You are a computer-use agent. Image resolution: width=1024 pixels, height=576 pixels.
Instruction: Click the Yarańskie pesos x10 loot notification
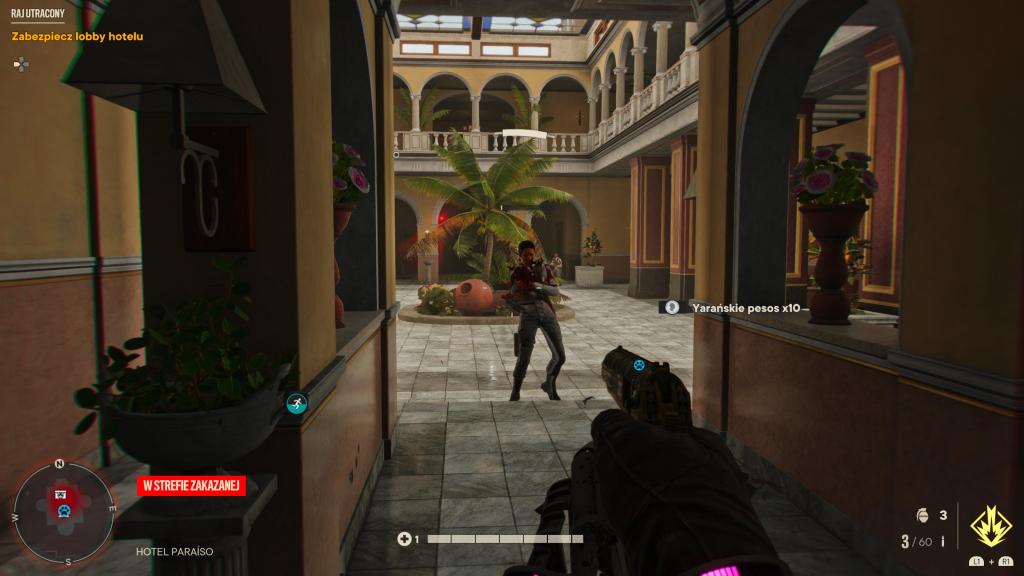coord(745,308)
